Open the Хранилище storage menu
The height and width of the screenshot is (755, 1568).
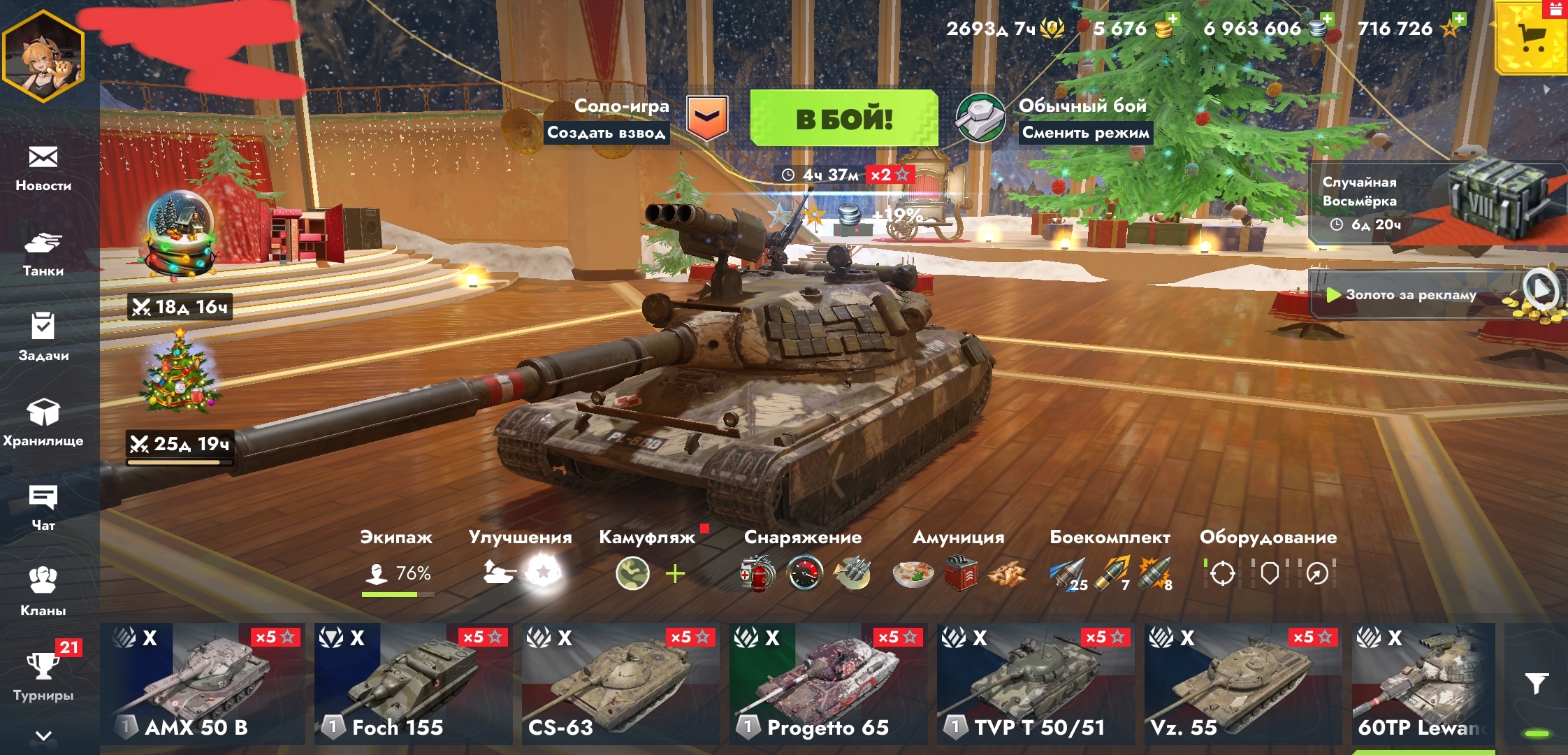[x=43, y=422]
